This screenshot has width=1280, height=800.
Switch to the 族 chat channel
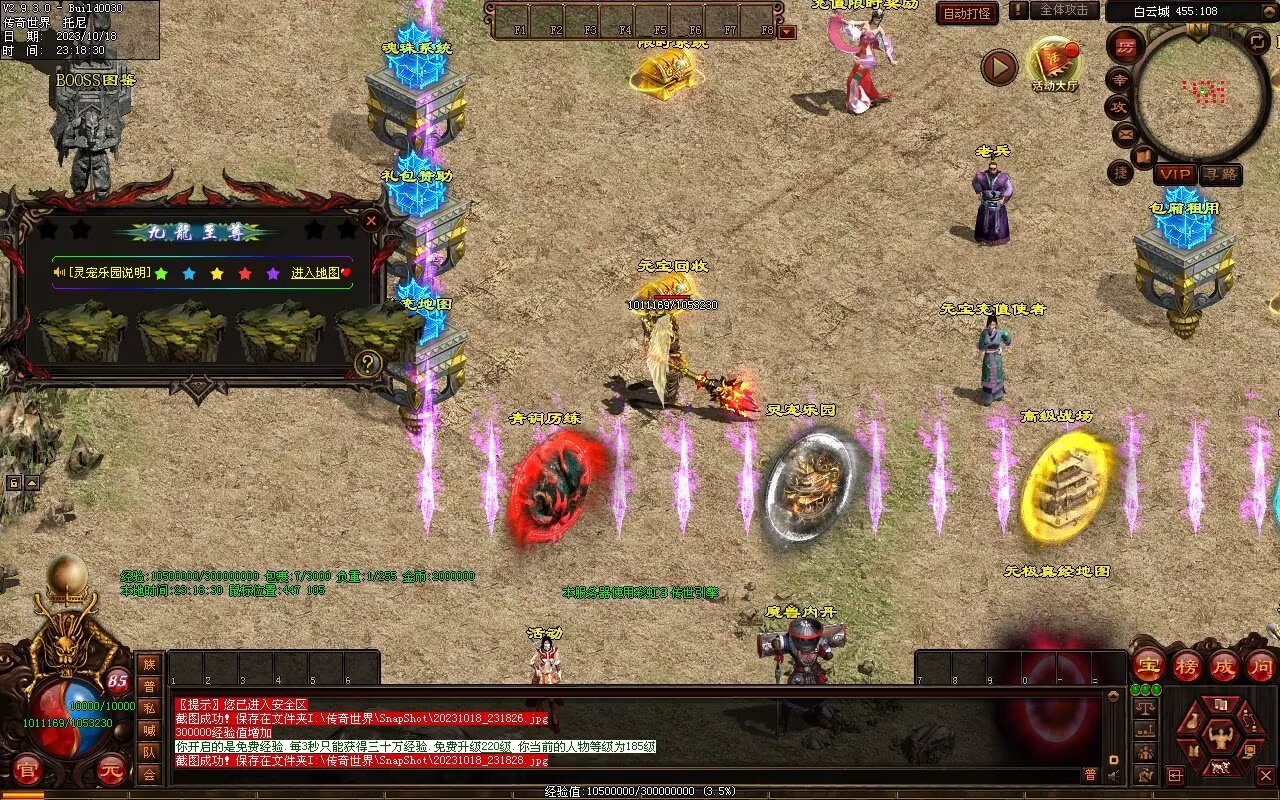point(149,664)
